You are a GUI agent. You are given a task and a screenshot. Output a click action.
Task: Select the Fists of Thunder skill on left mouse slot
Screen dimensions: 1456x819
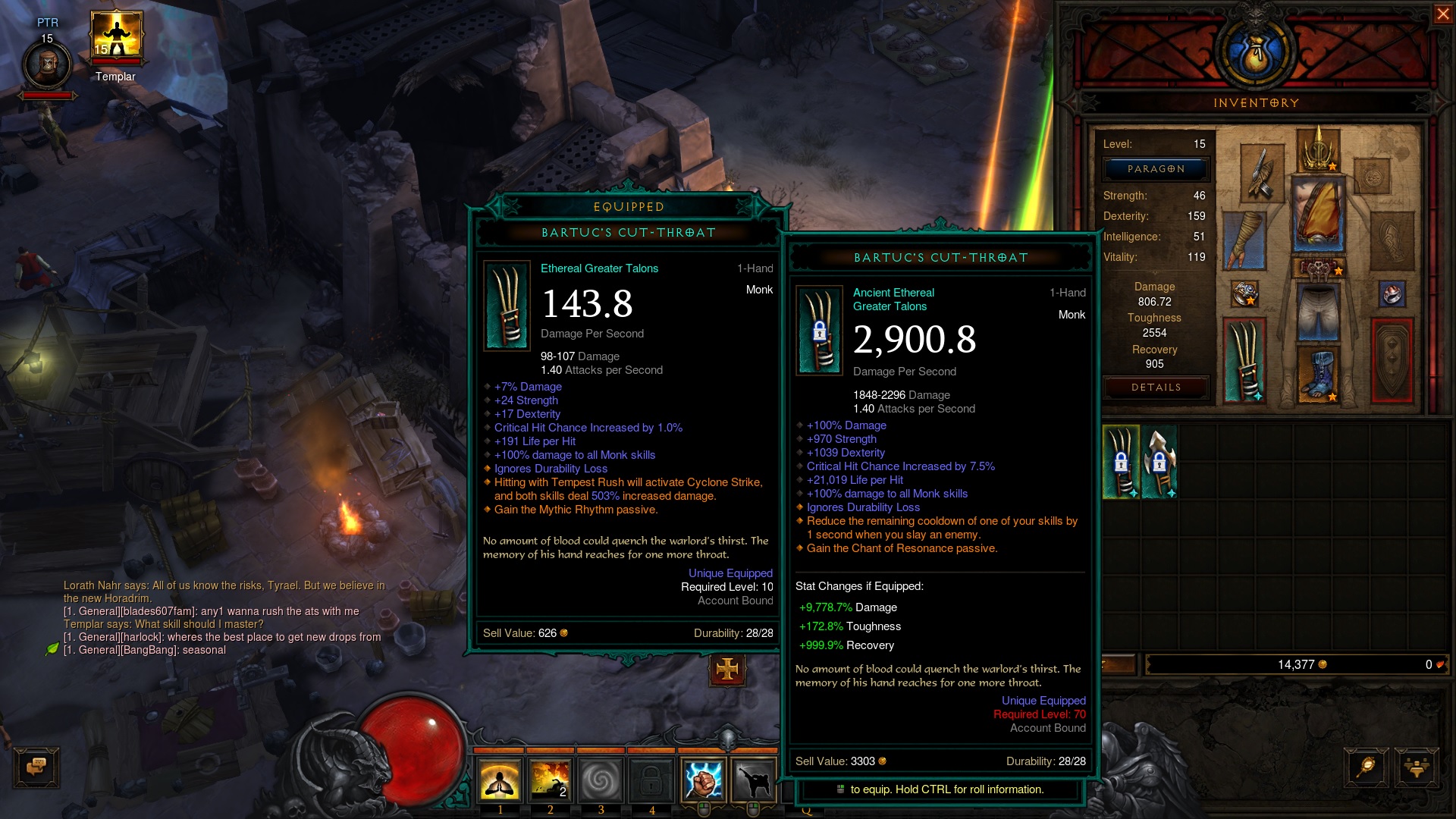(x=704, y=780)
